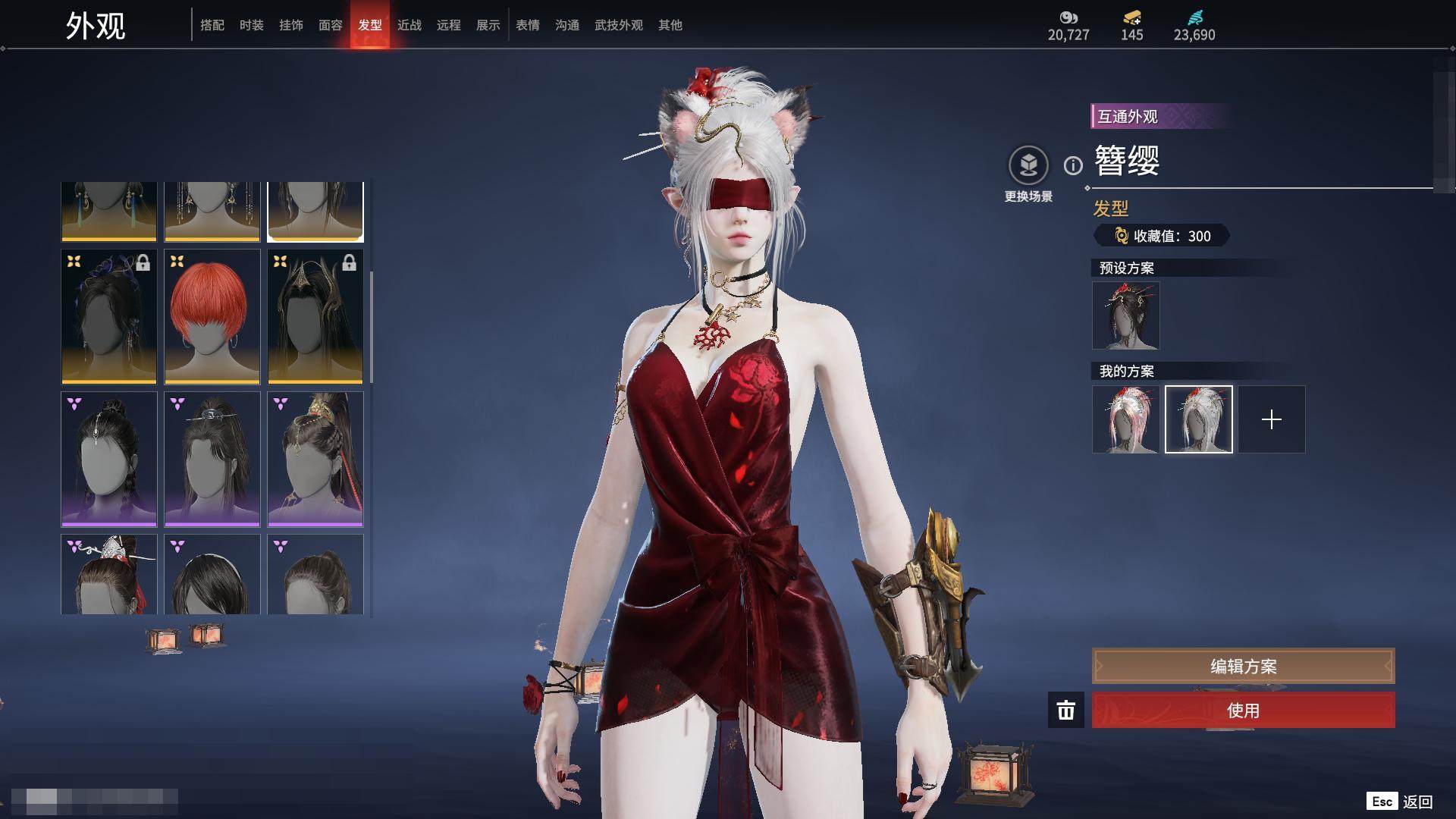Click the 编辑方案 edit scheme button
1456x819 pixels.
[1243, 667]
